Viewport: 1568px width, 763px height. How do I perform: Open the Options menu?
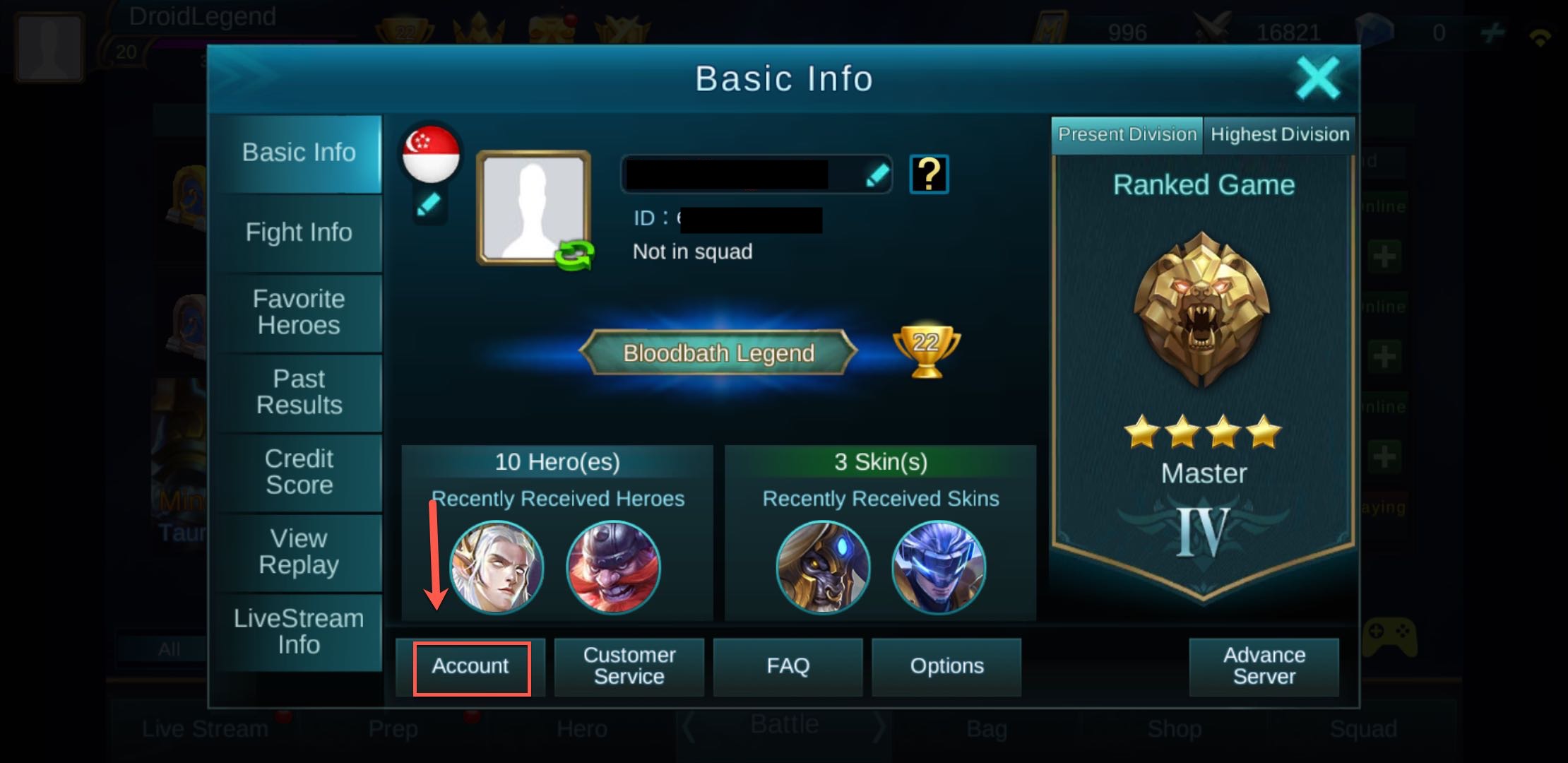(946, 667)
